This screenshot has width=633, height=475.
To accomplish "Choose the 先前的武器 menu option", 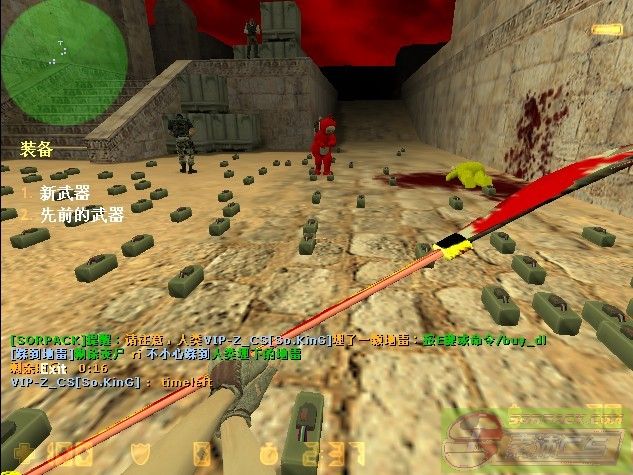I will pos(81,213).
